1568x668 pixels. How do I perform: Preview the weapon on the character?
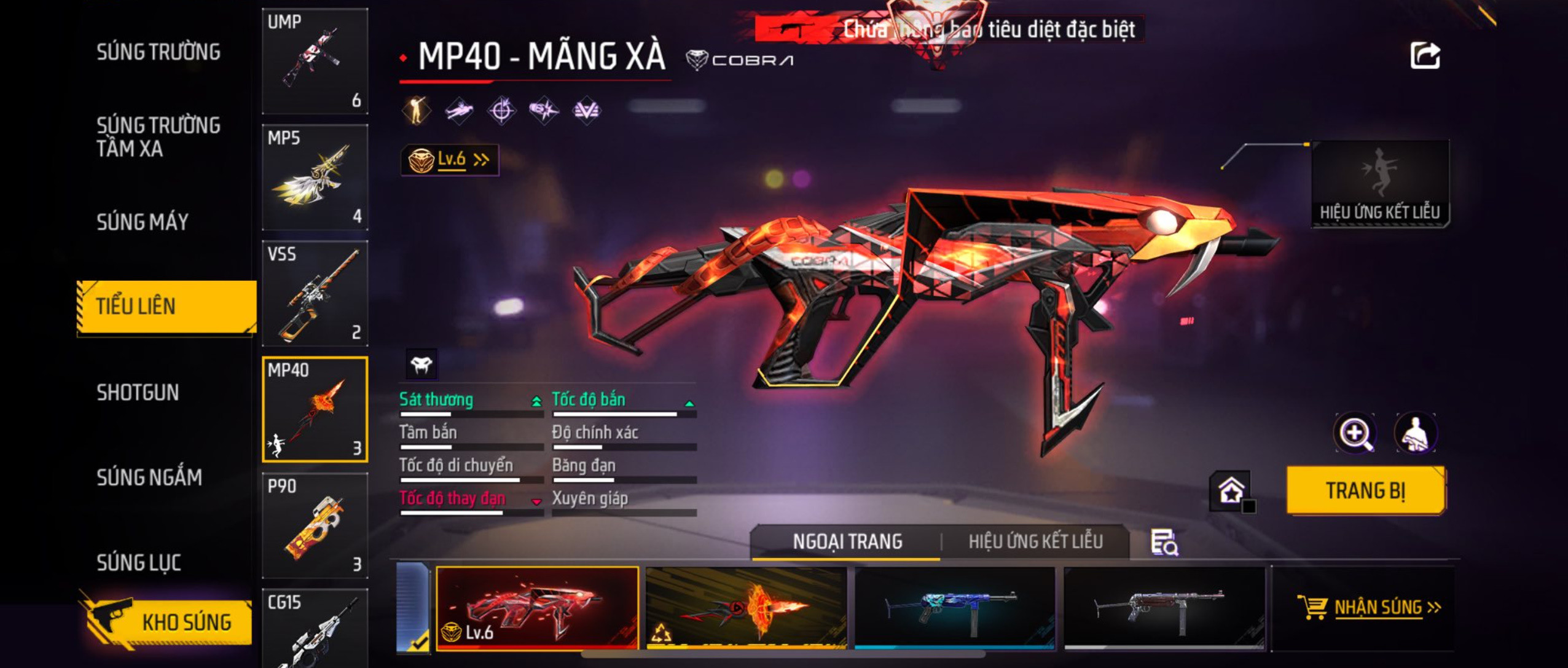(x=1416, y=433)
